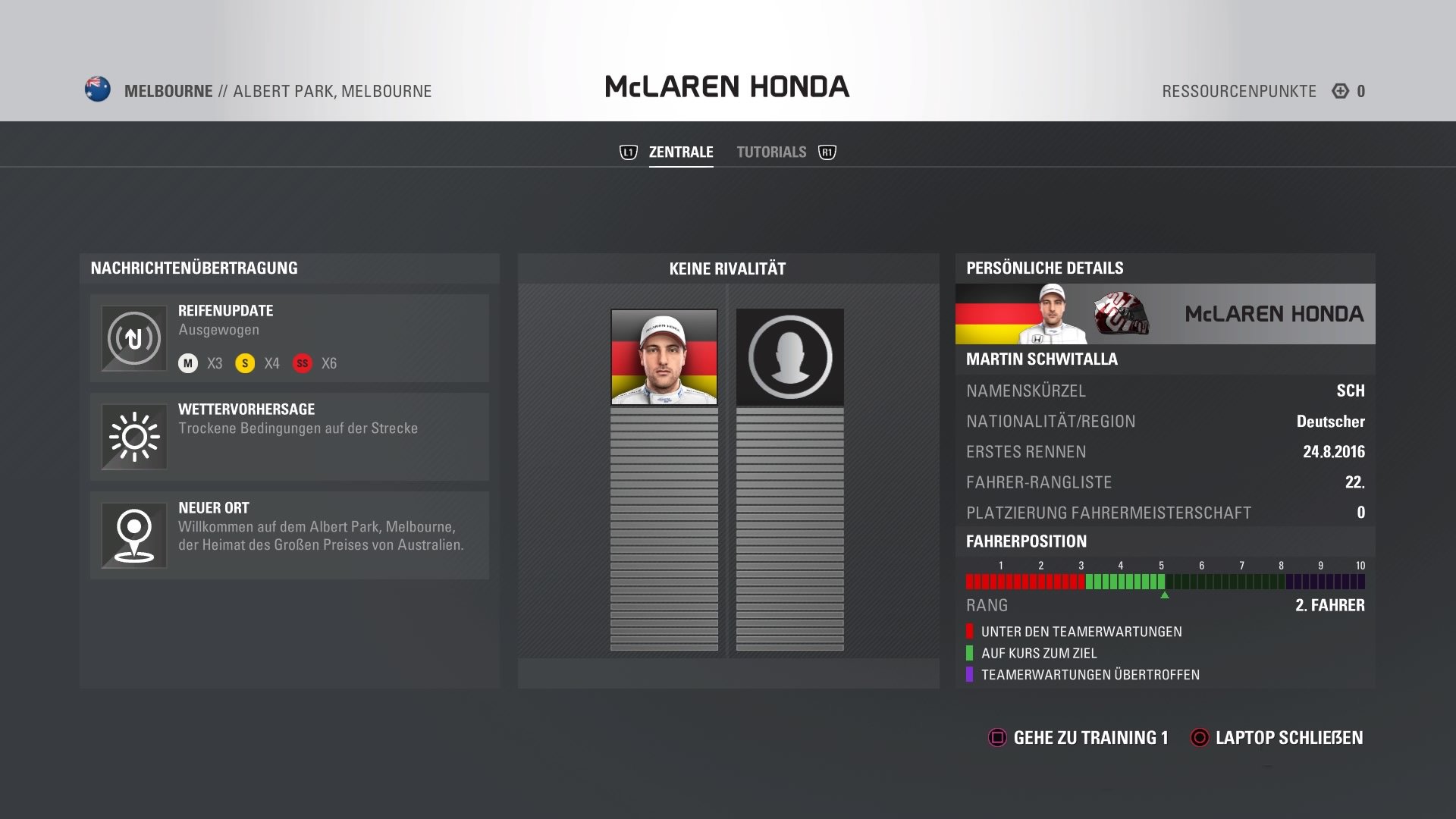Click the red SS tire compound badge
The image size is (1456, 819).
(x=303, y=363)
